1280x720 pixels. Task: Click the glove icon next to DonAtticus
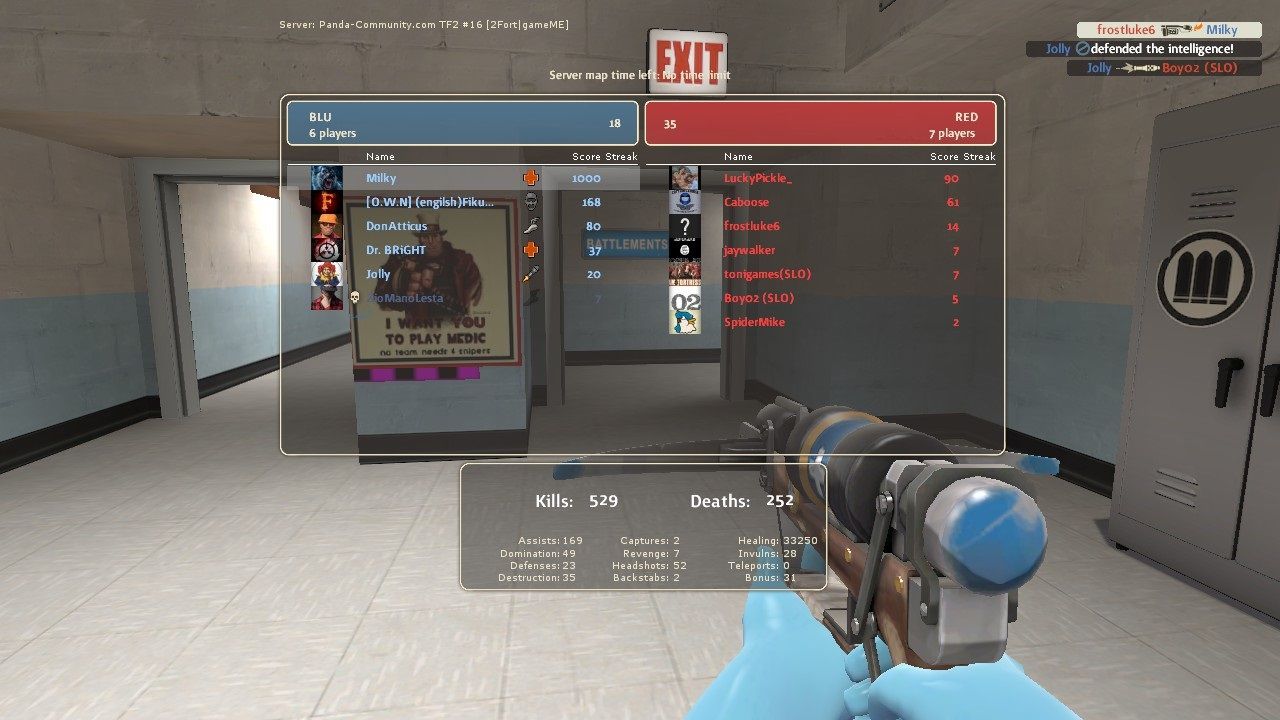pos(530,225)
